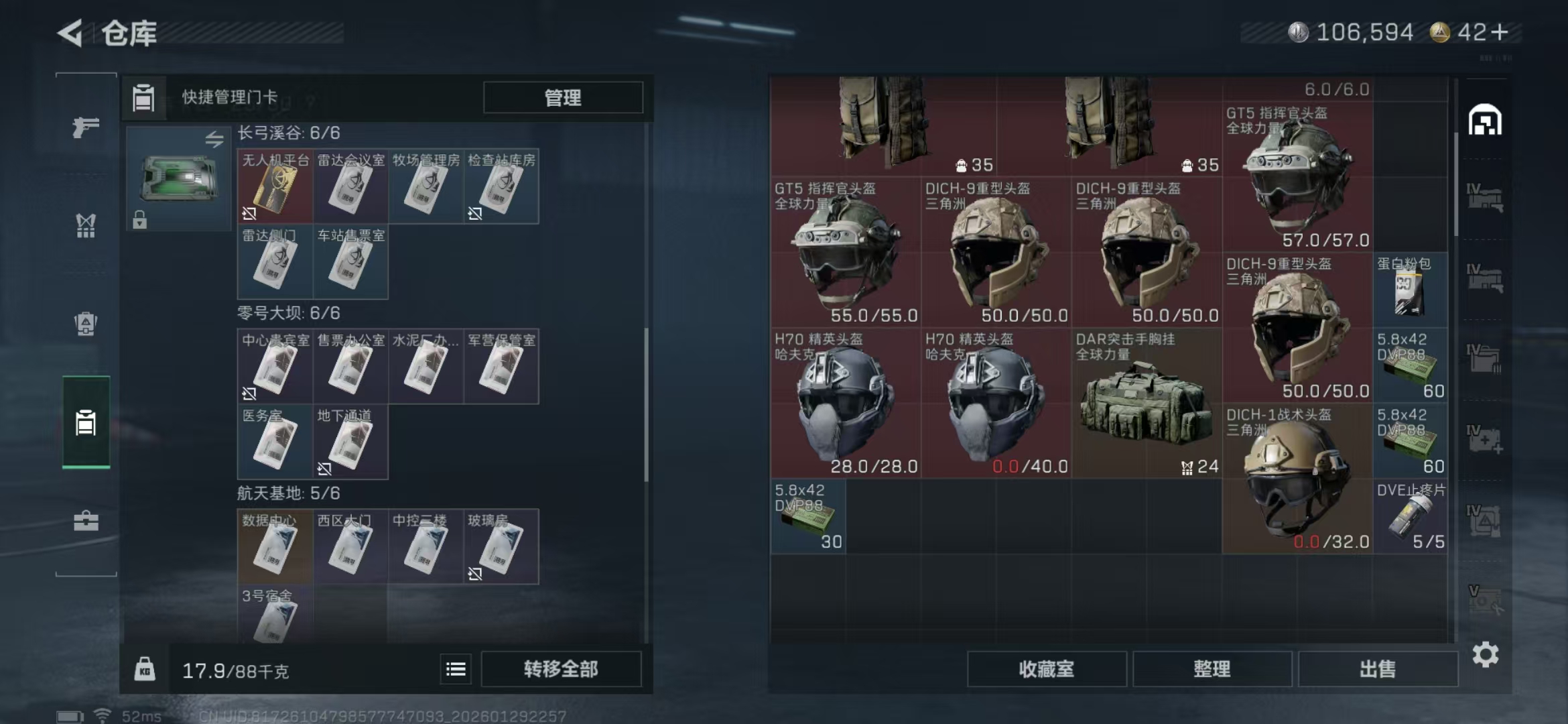
Task: Click the weight KG indicator icon
Action: 146,668
